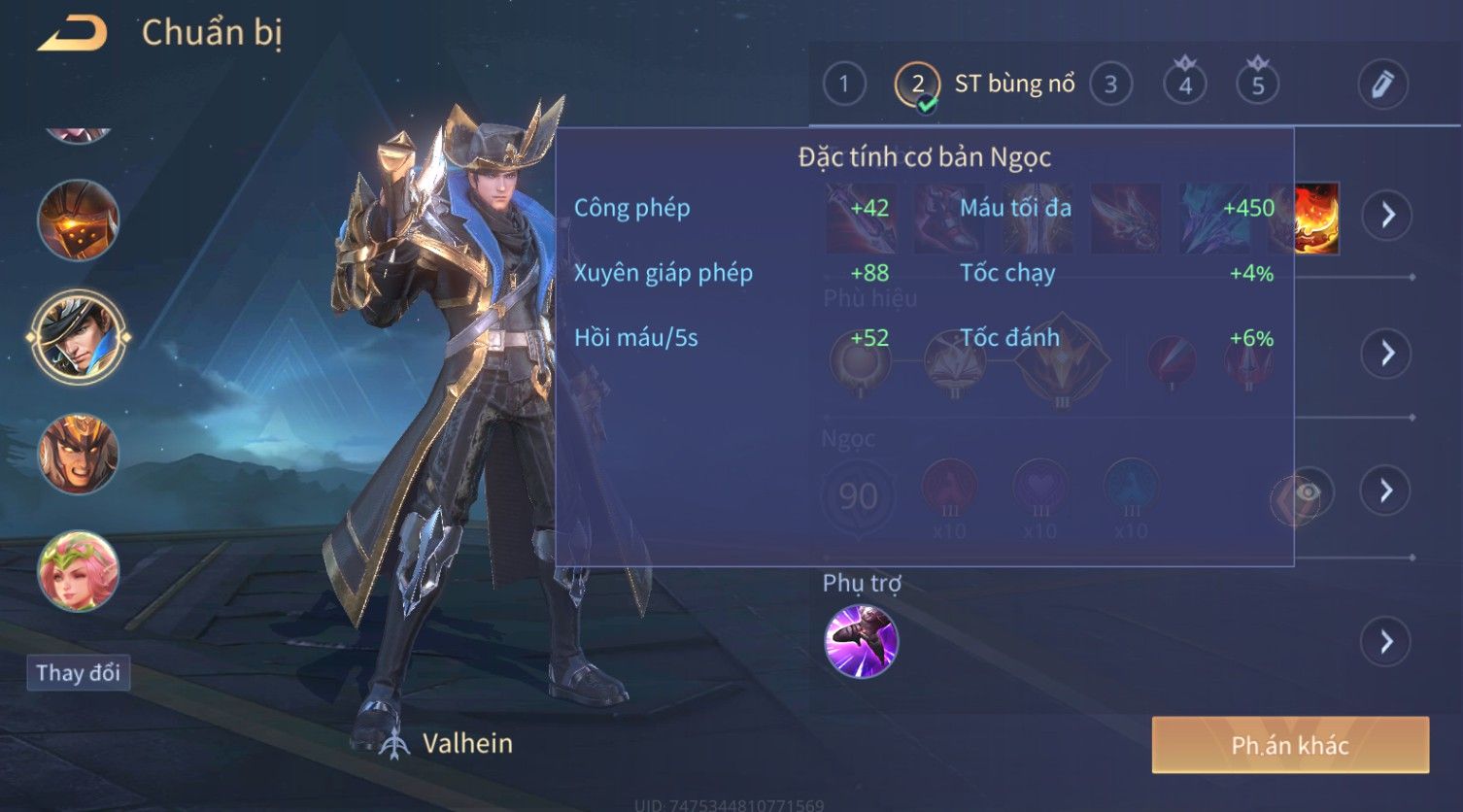Open the Phù hiệu section arrow
Viewport: 1463px width, 812px height.
coord(1386,353)
